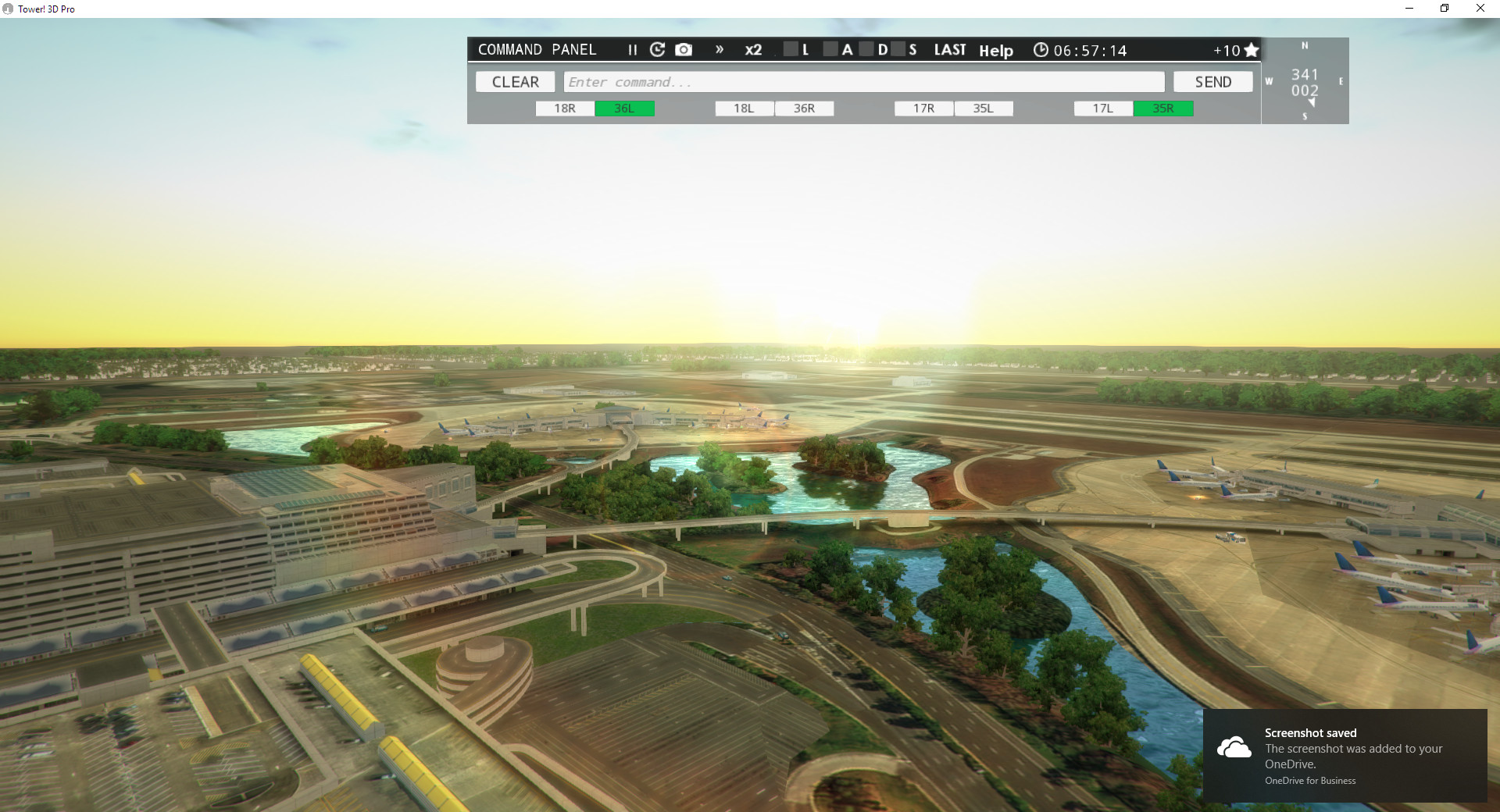1500x812 pixels.
Task: Enable the A strip filter checkbox
Action: (832, 49)
